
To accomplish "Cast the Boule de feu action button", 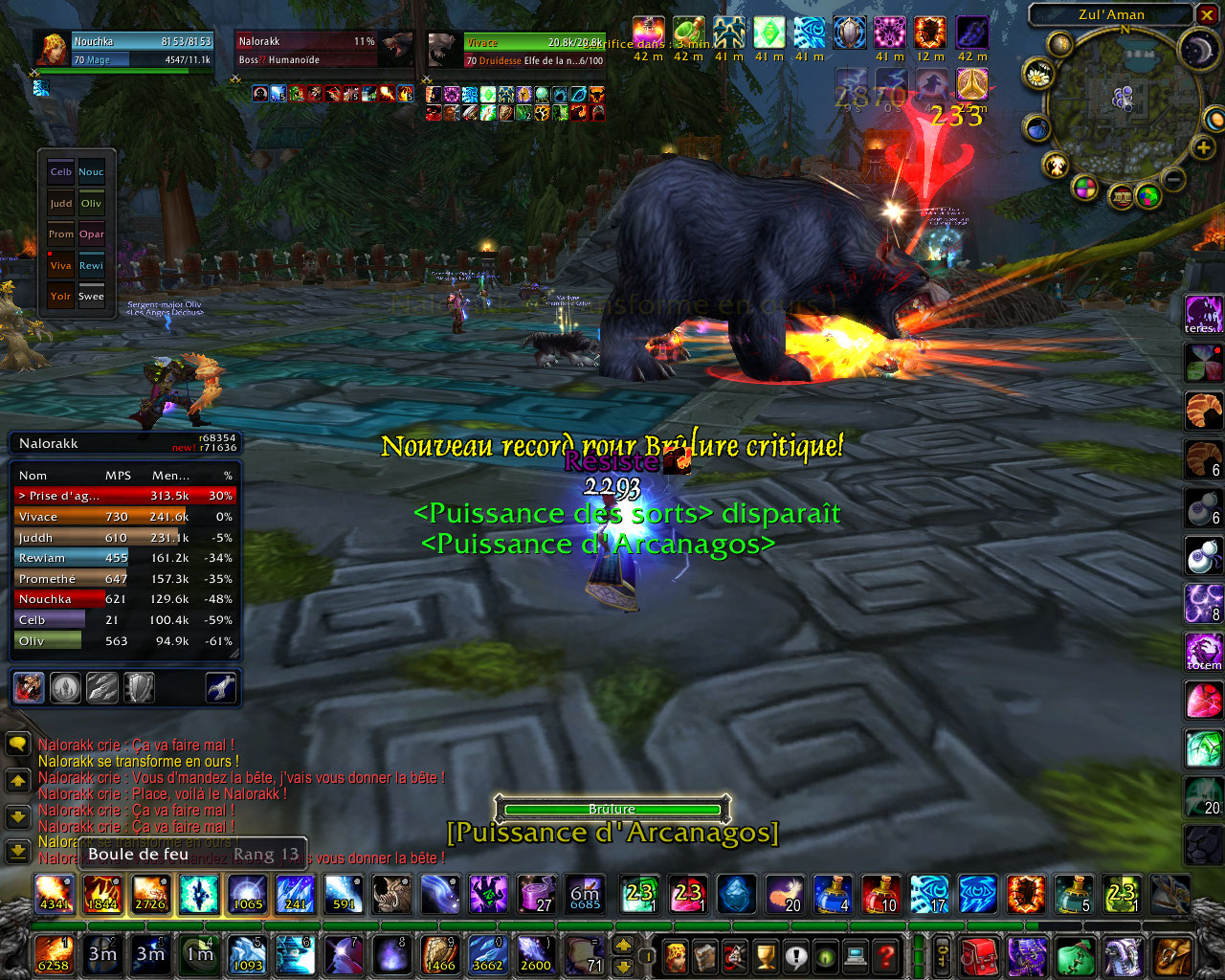I will pyautogui.click(x=54, y=894).
